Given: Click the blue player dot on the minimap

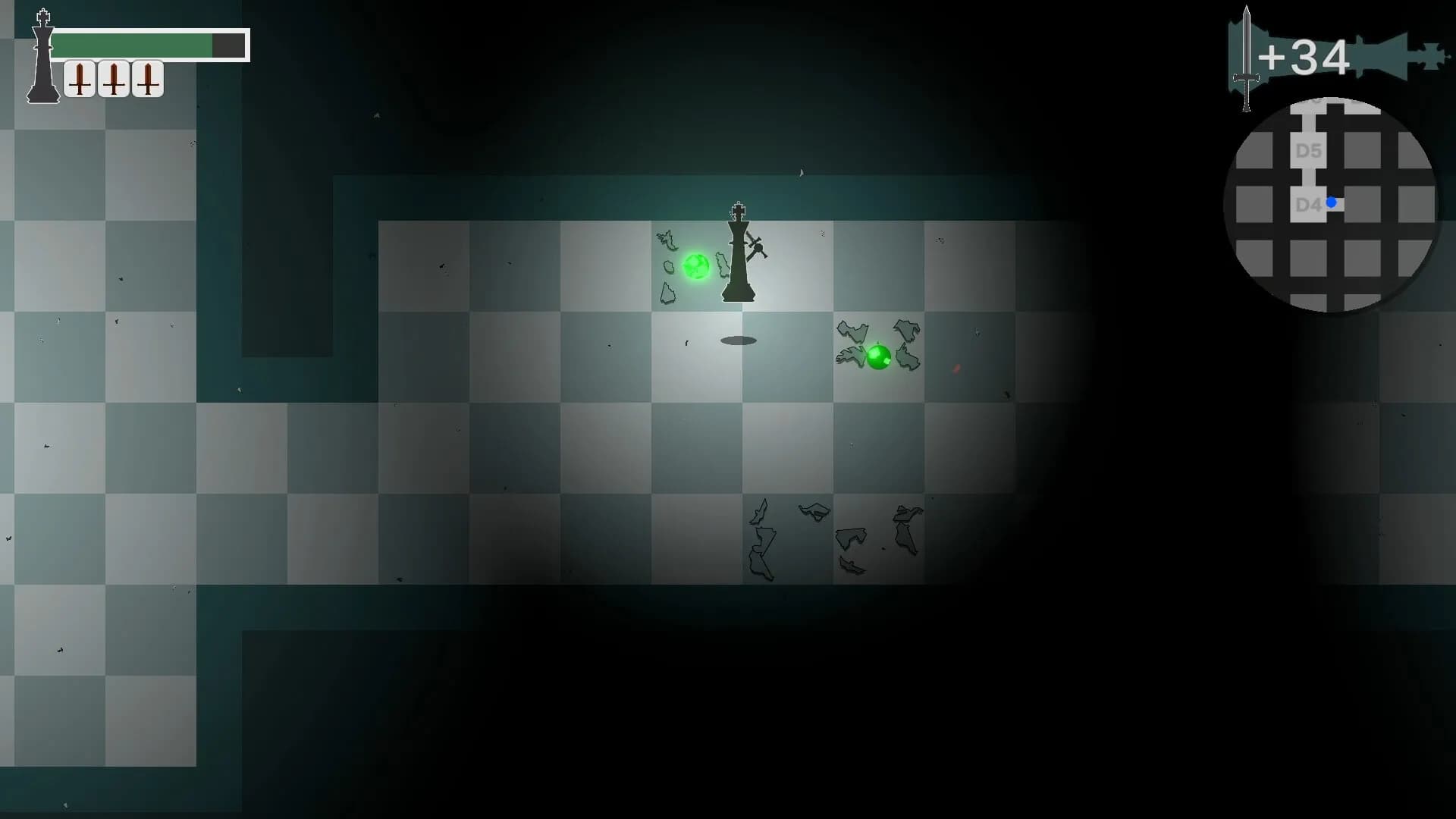Looking at the screenshot, I should 1332,202.
